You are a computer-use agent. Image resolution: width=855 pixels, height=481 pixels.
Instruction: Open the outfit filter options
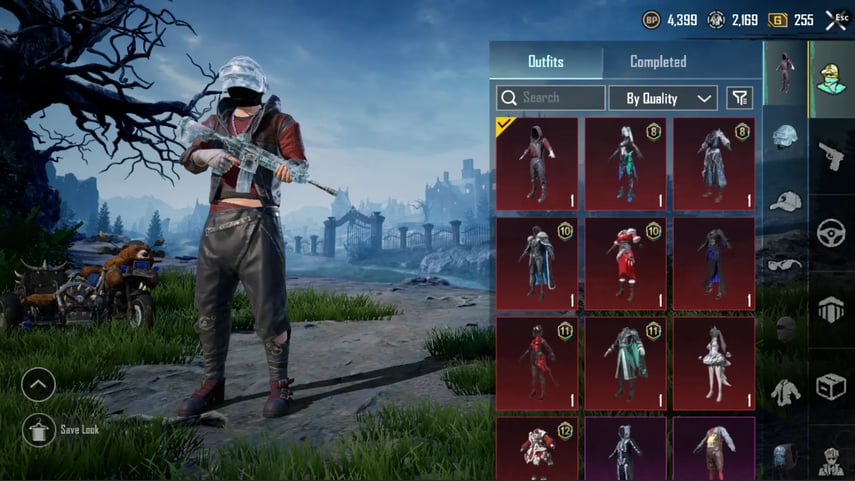coord(739,98)
